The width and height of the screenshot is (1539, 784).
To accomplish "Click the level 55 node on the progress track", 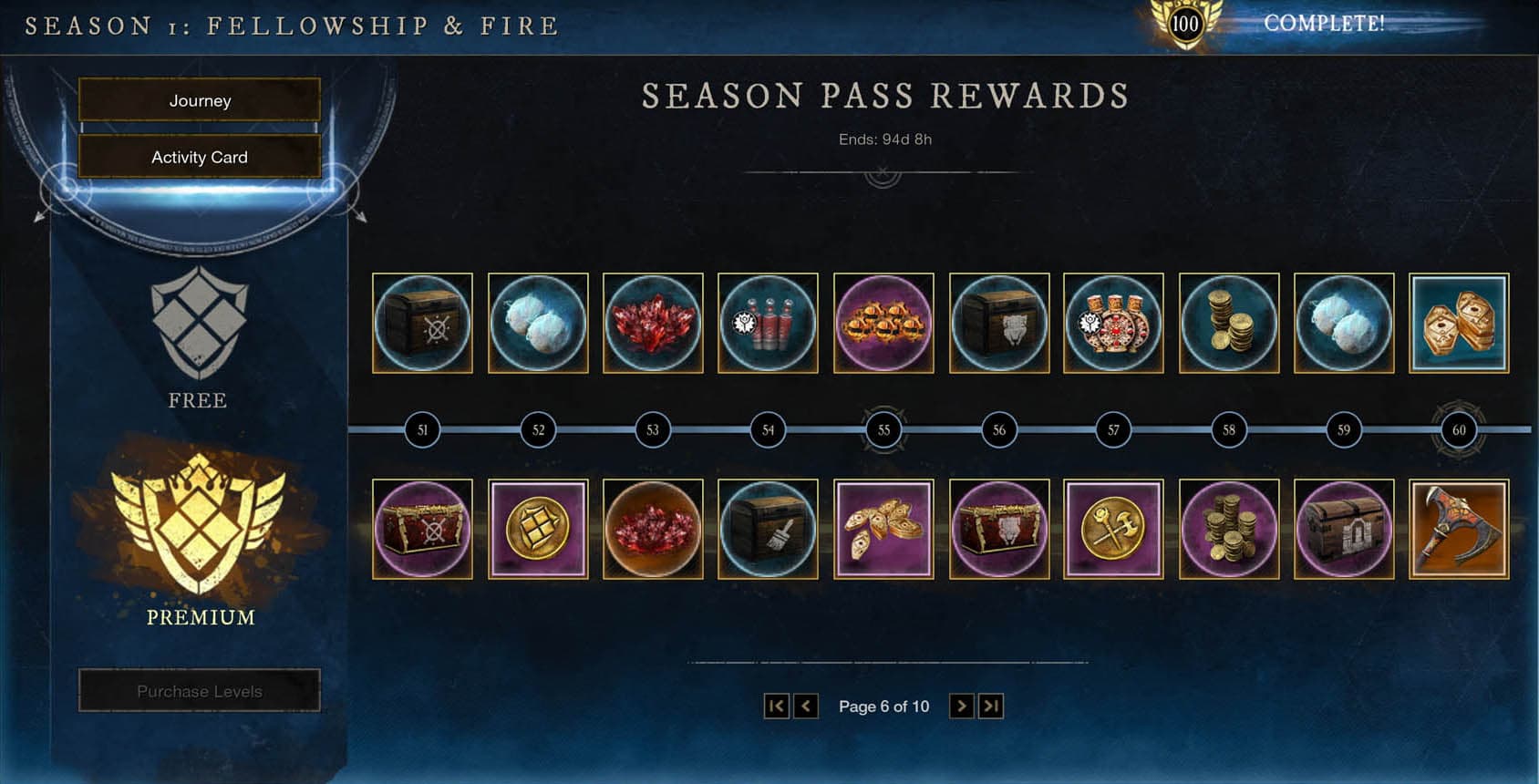I will click(x=883, y=429).
